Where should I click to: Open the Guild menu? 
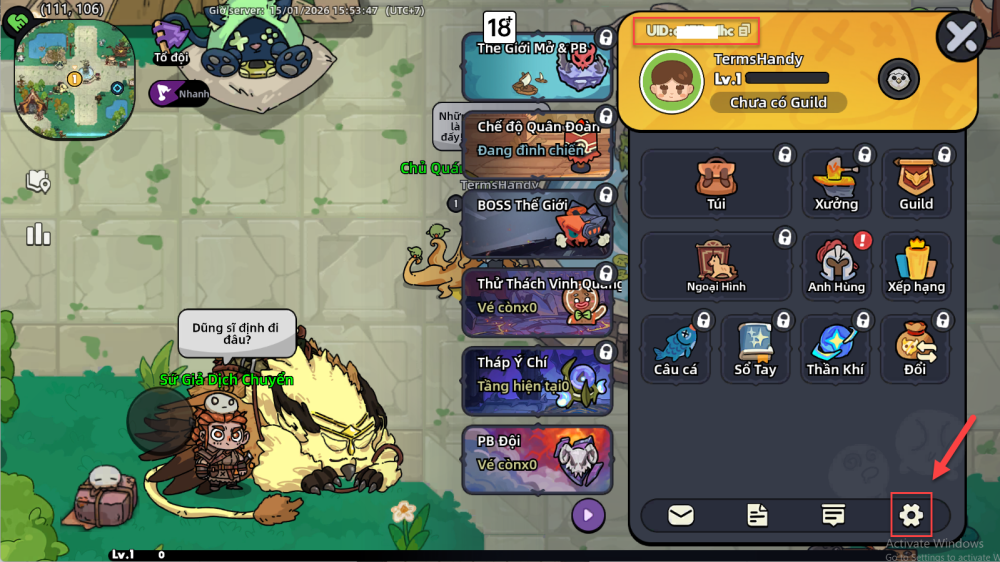pyautogui.click(x=916, y=184)
